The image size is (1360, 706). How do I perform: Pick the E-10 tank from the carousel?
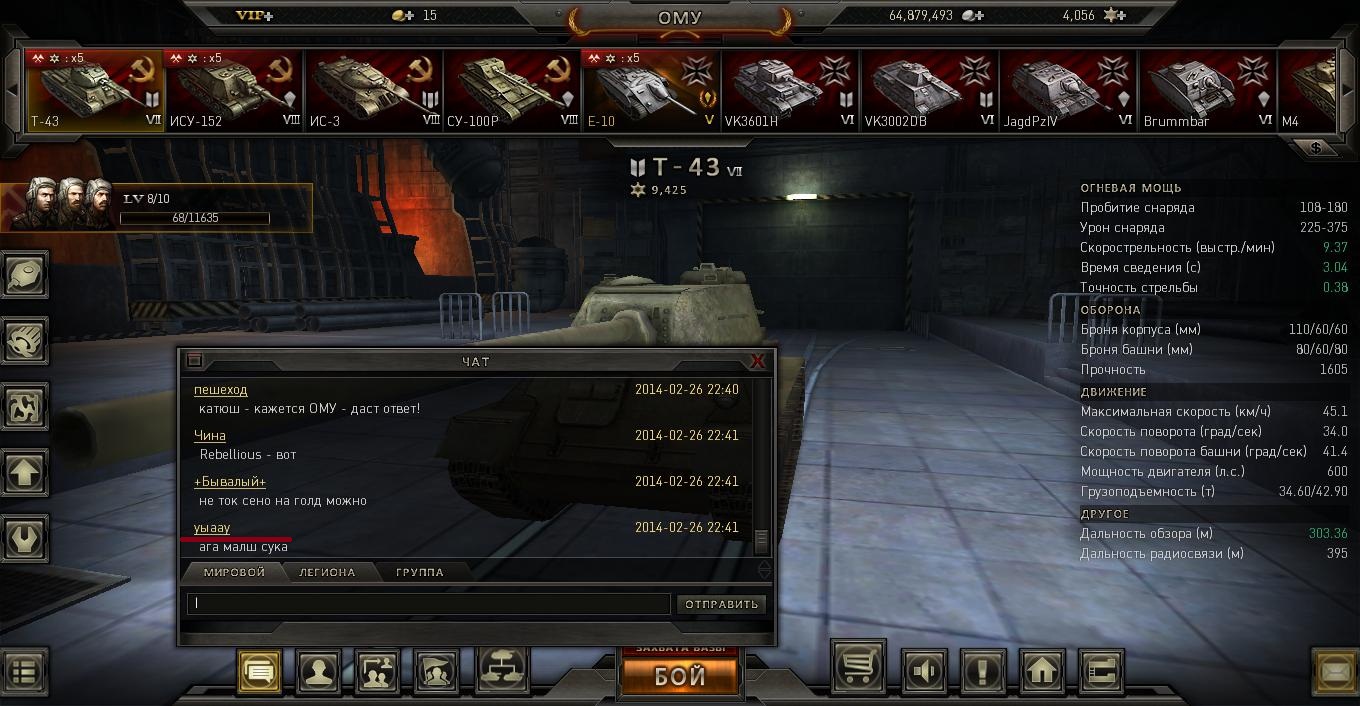click(x=651, y=91)
